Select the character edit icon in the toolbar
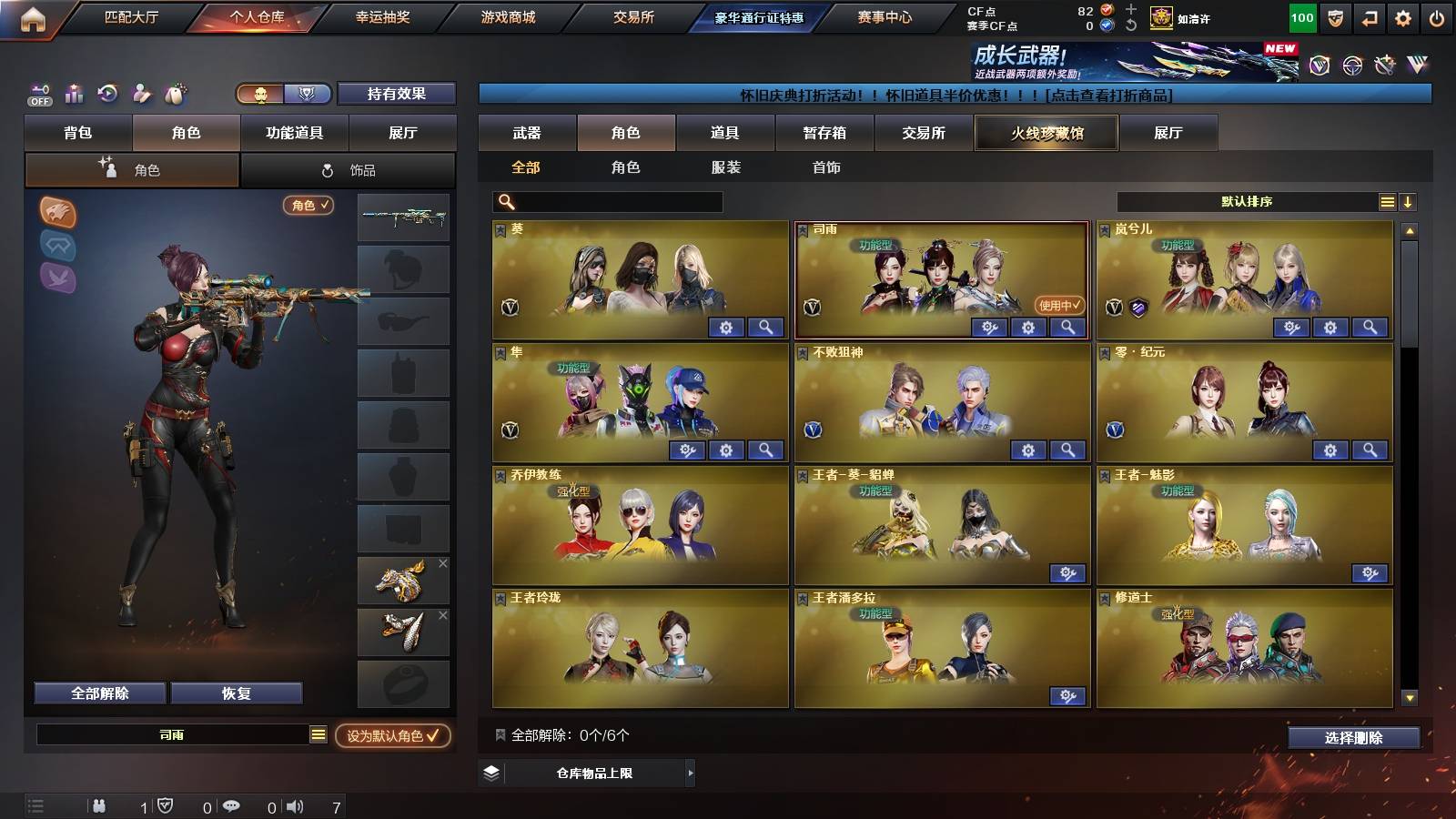Image resolution: width=1456 pixels, height=819 pixels. click(x=141, y=94)
